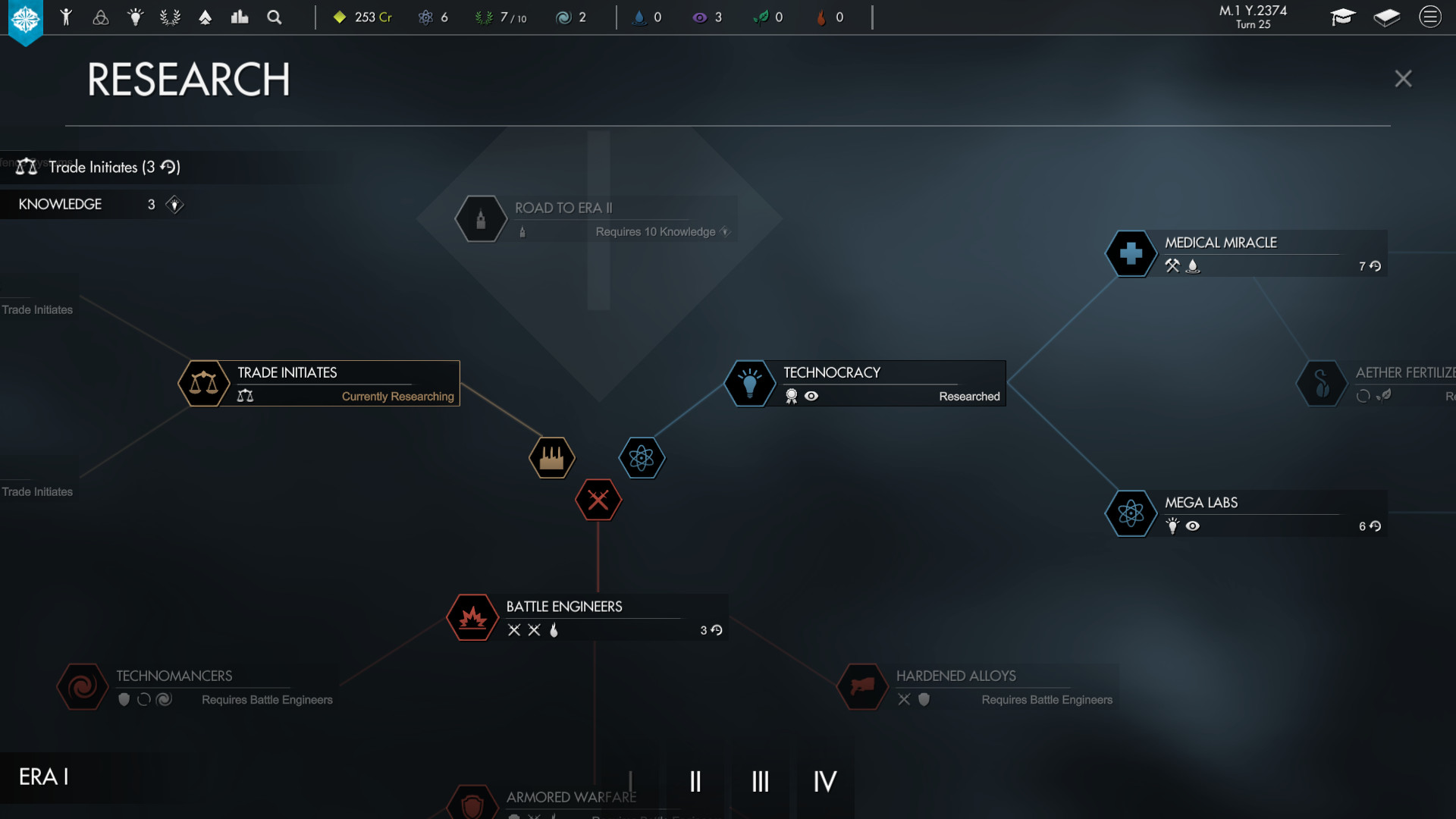This screenshot has height=819, width=1456.
Task: Click the Hardened Alloys rifle tech icon
Action: pos(861,687)
